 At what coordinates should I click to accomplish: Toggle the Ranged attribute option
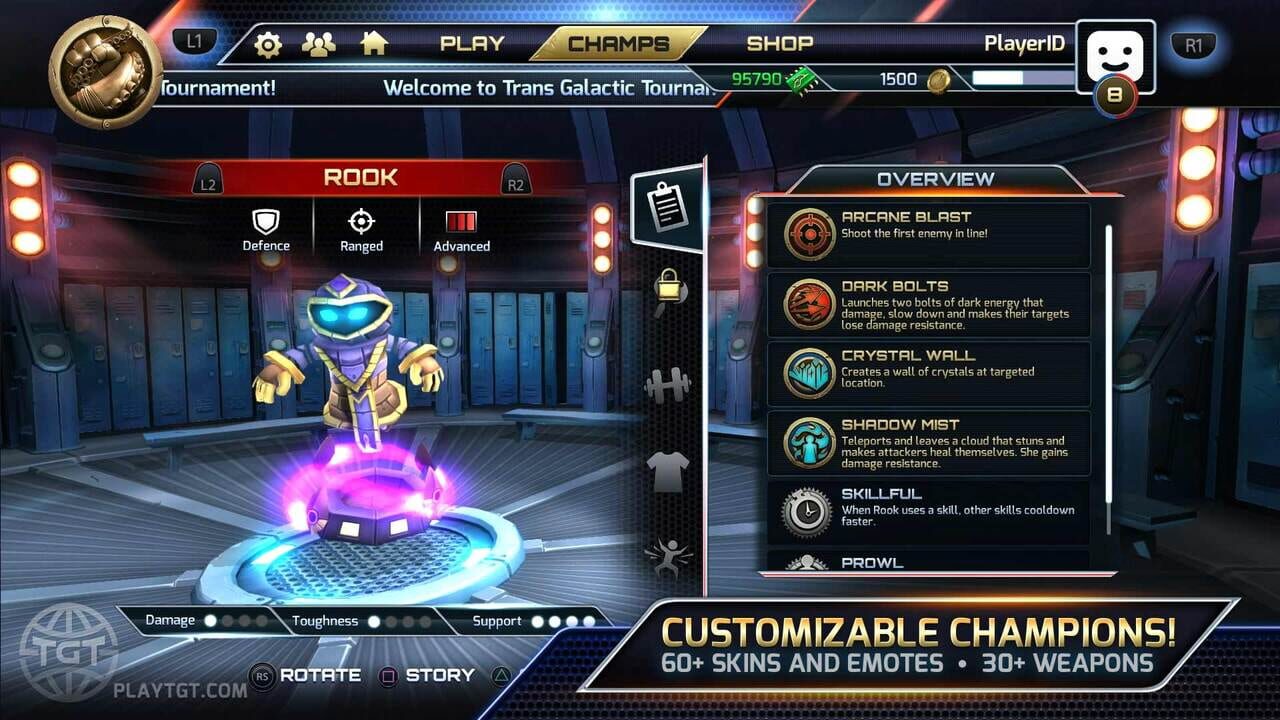coord(360,229)
